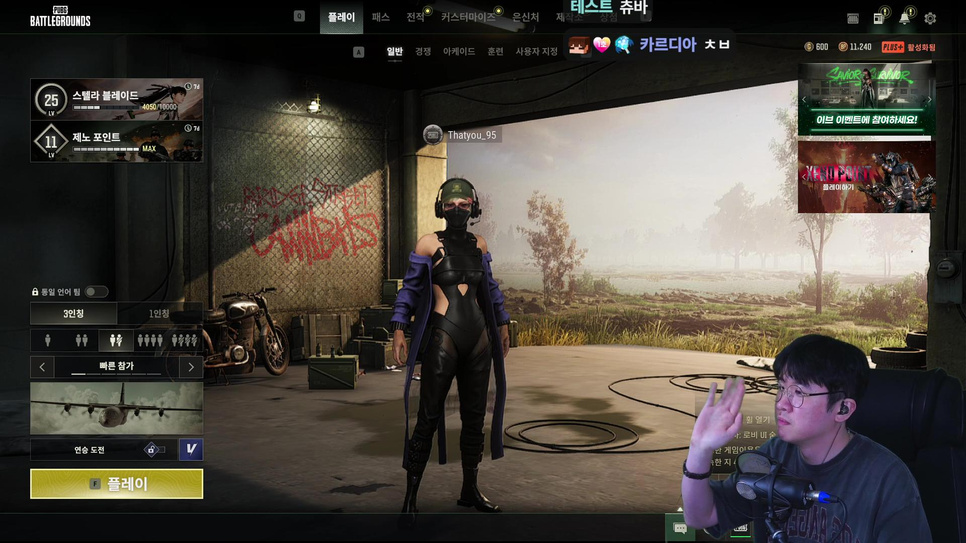This screenshot has width=966, height=543.
Task: Toggle the 동일 언어 팀 switch
Action: (x=96, y=292)
